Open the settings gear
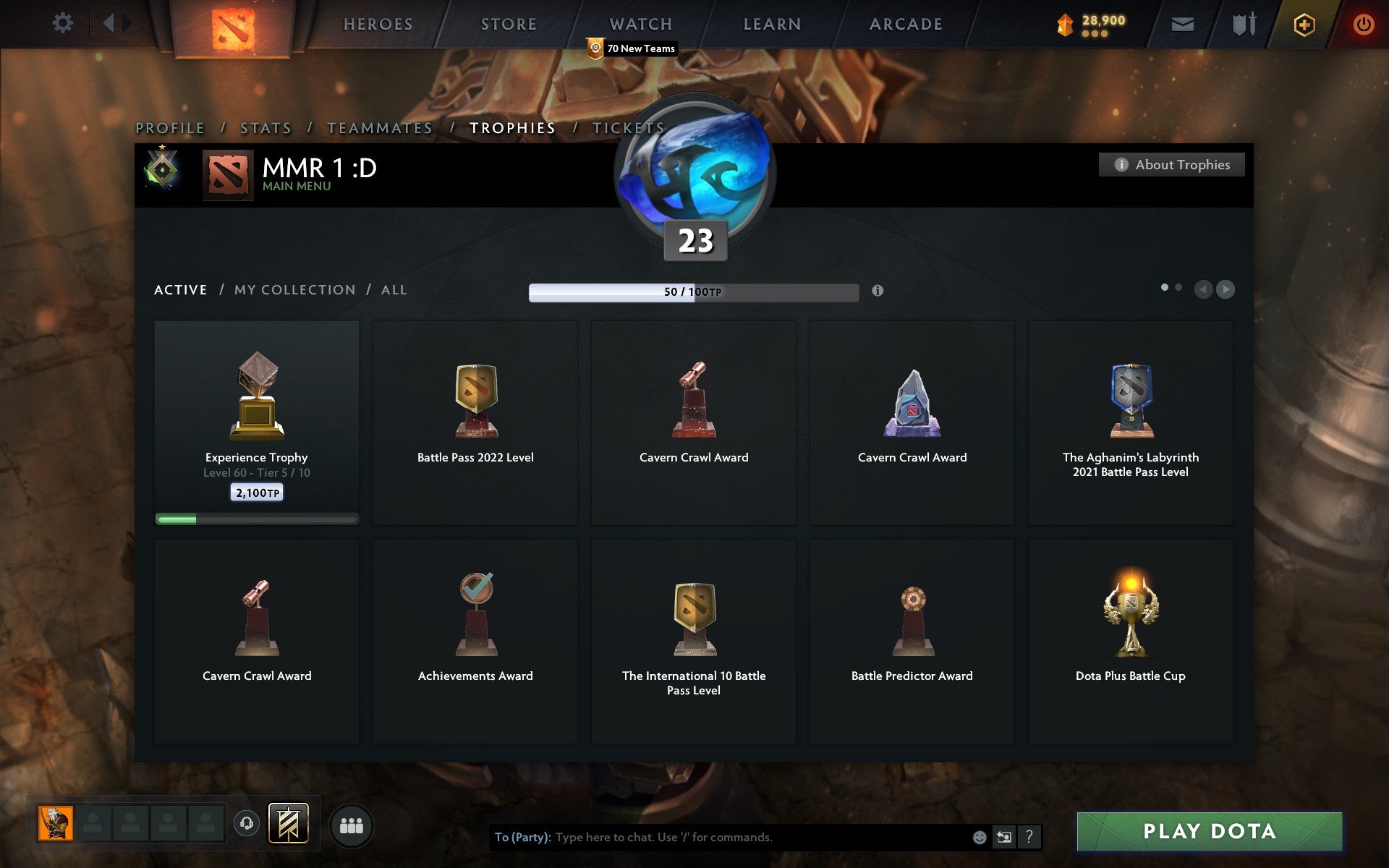This screenshot has width=1389, height=868. (x=64, y=23)
